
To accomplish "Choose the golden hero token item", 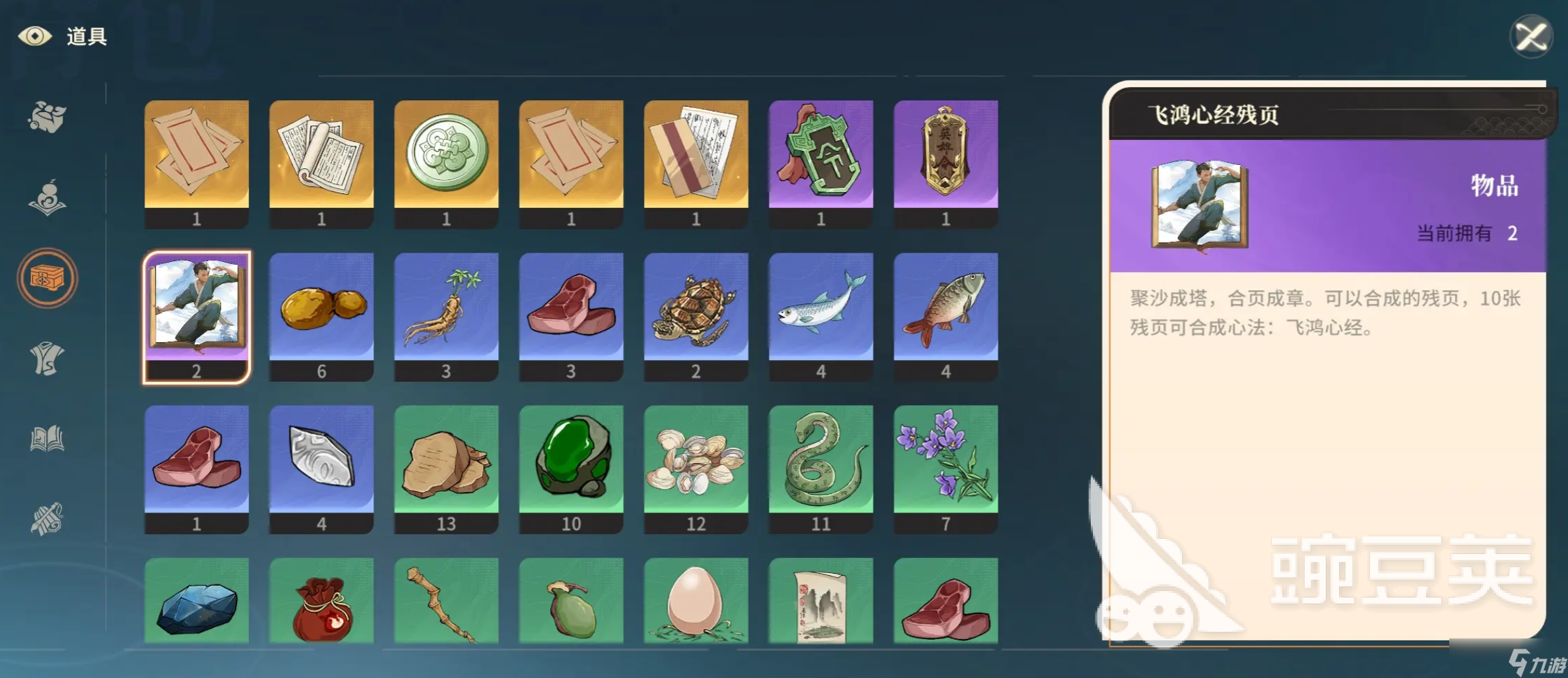I will click(946, 155).
